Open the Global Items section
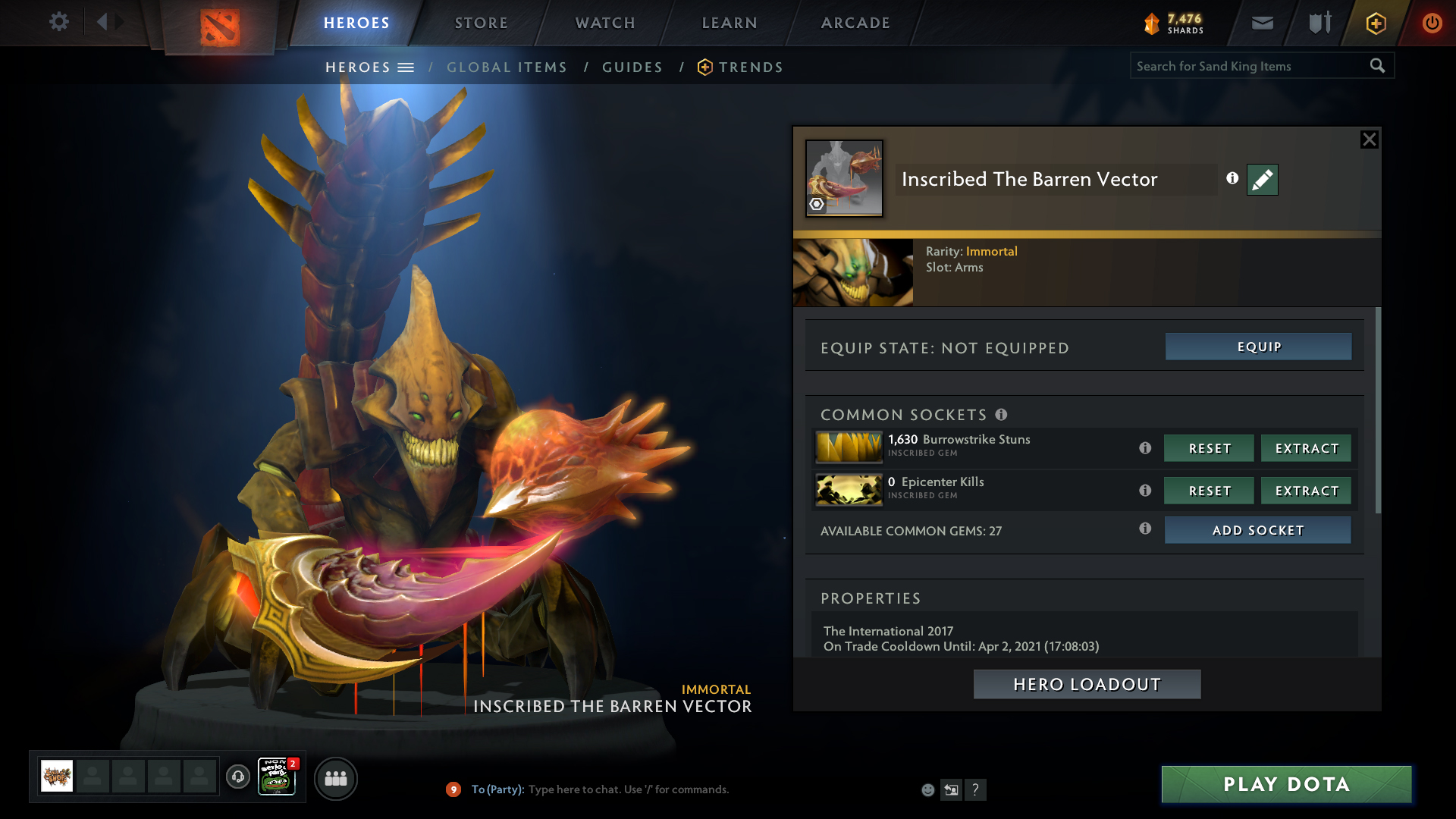Image resolution: width=1456 pixels, height=819 pixels. pyautogui.click(x=507, y=67)
